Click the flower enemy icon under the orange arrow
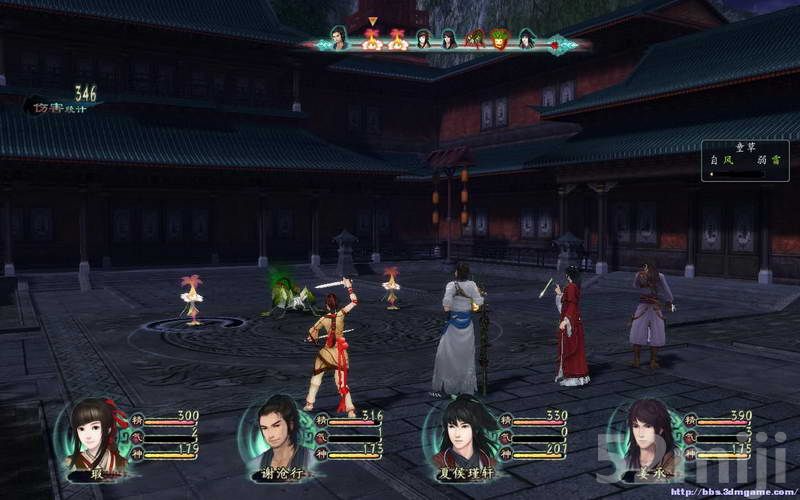 click(372, 40)
